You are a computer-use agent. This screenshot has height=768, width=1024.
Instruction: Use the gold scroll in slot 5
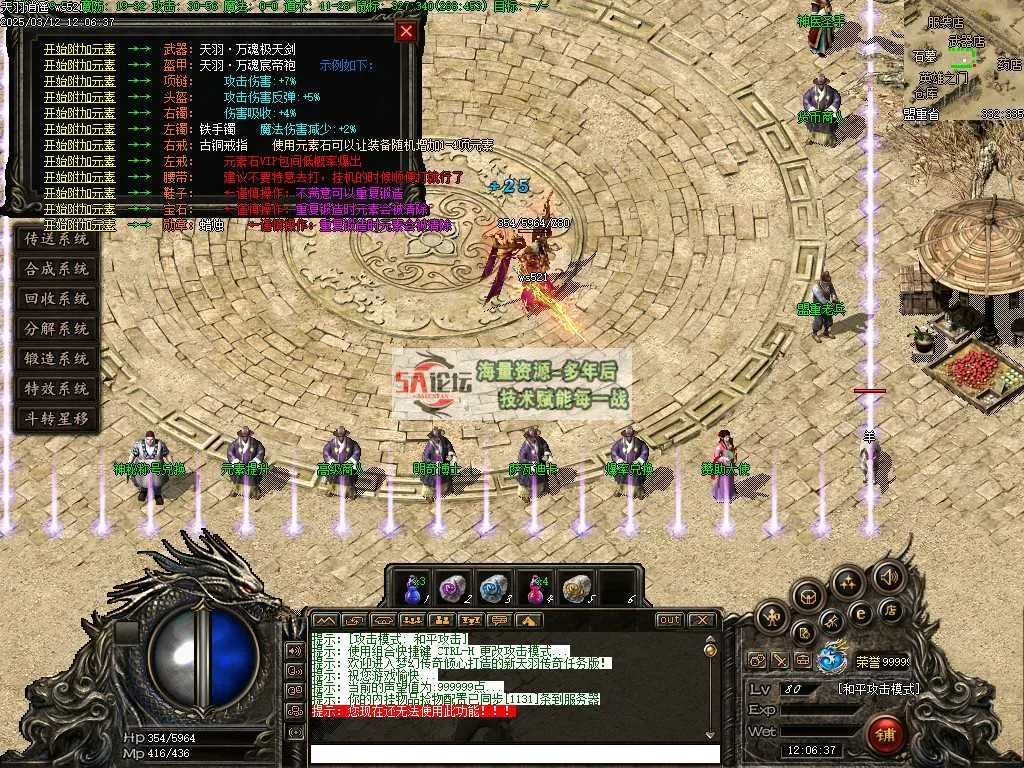(x=575, y=588)
